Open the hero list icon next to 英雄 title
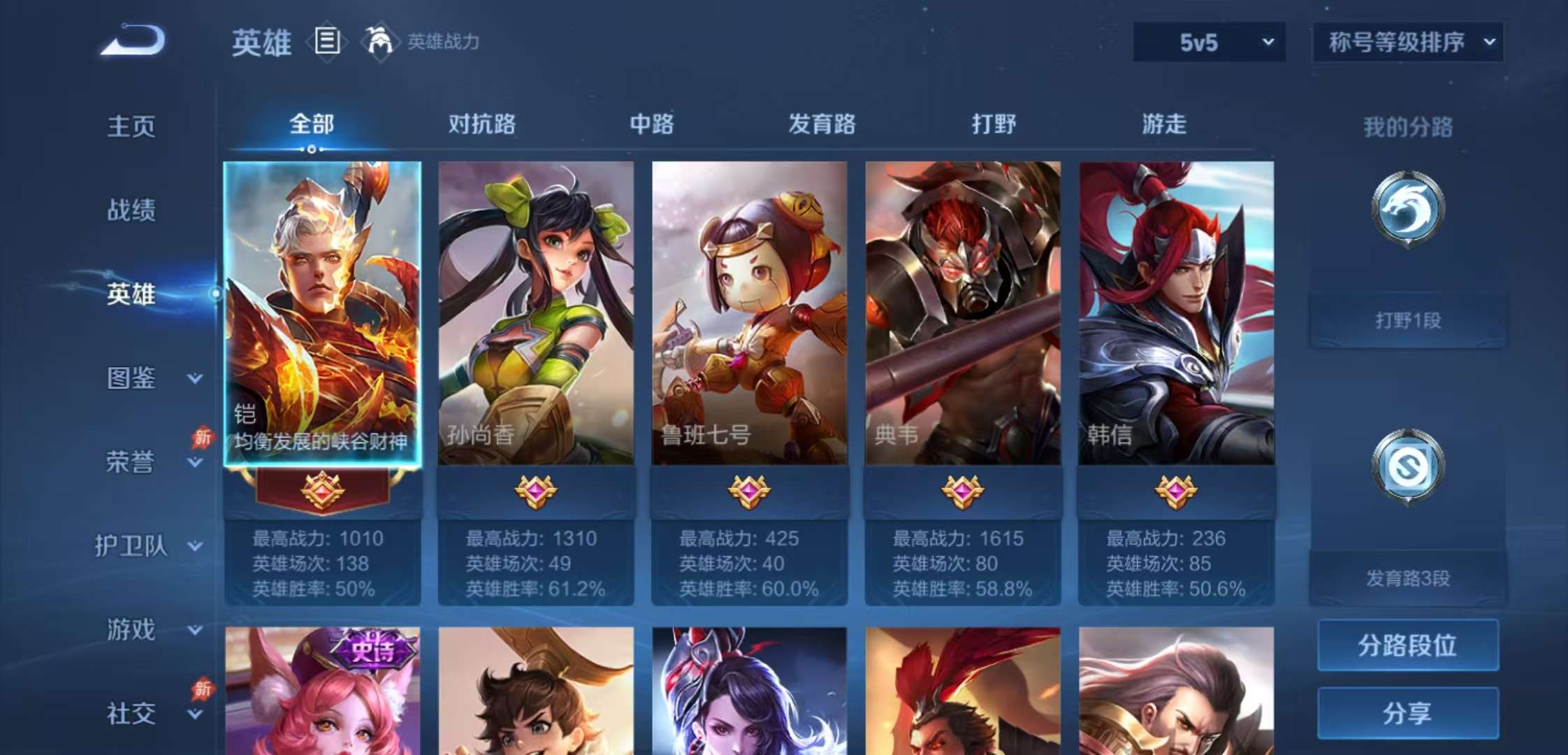Screen dimensions: 1568x755 (x=326, y=42)
